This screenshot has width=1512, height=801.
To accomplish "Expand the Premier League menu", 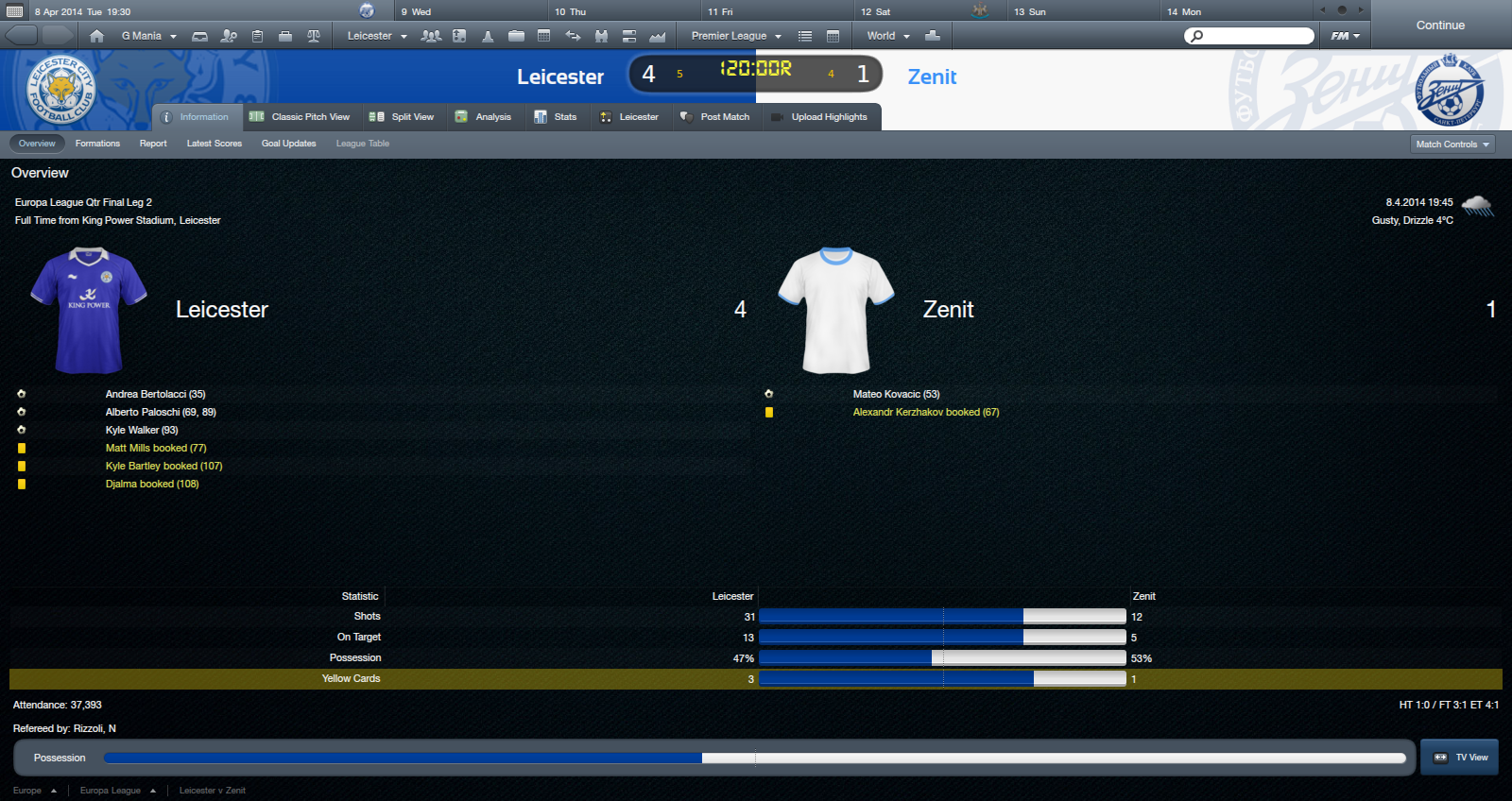I will pos(736,36).
